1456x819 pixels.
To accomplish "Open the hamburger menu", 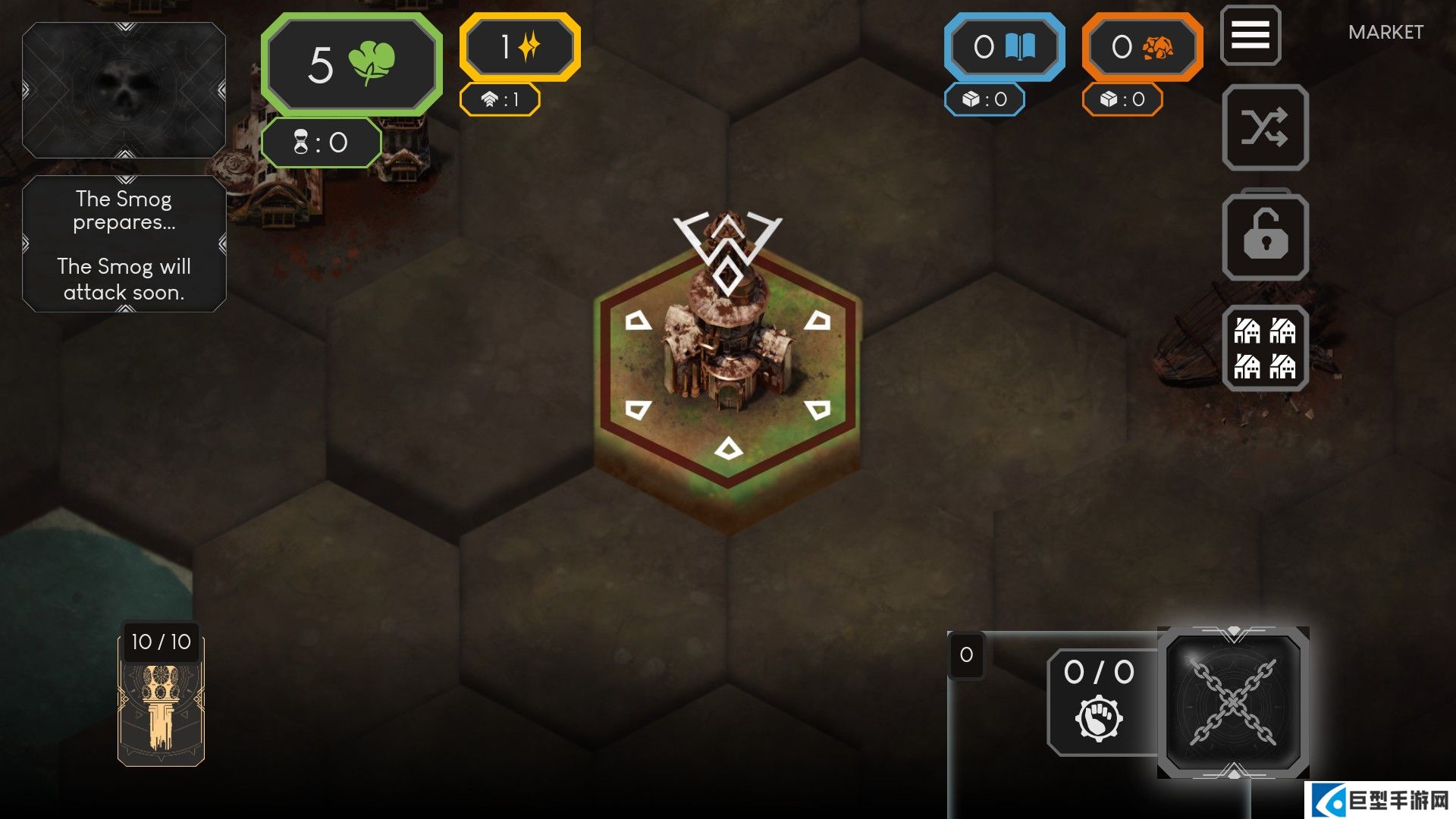I will click(x=1250, y=35).
